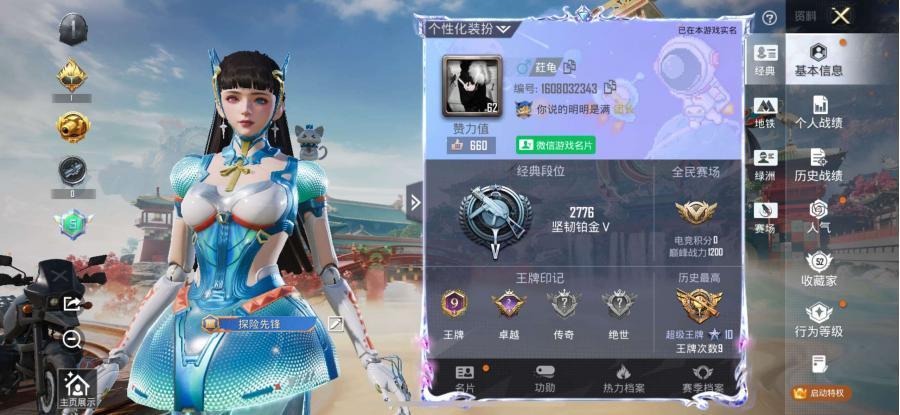This screenshot has height=415, width=900.
Task: Switch to the 赛场 mode tab
Action: point(765,217)
